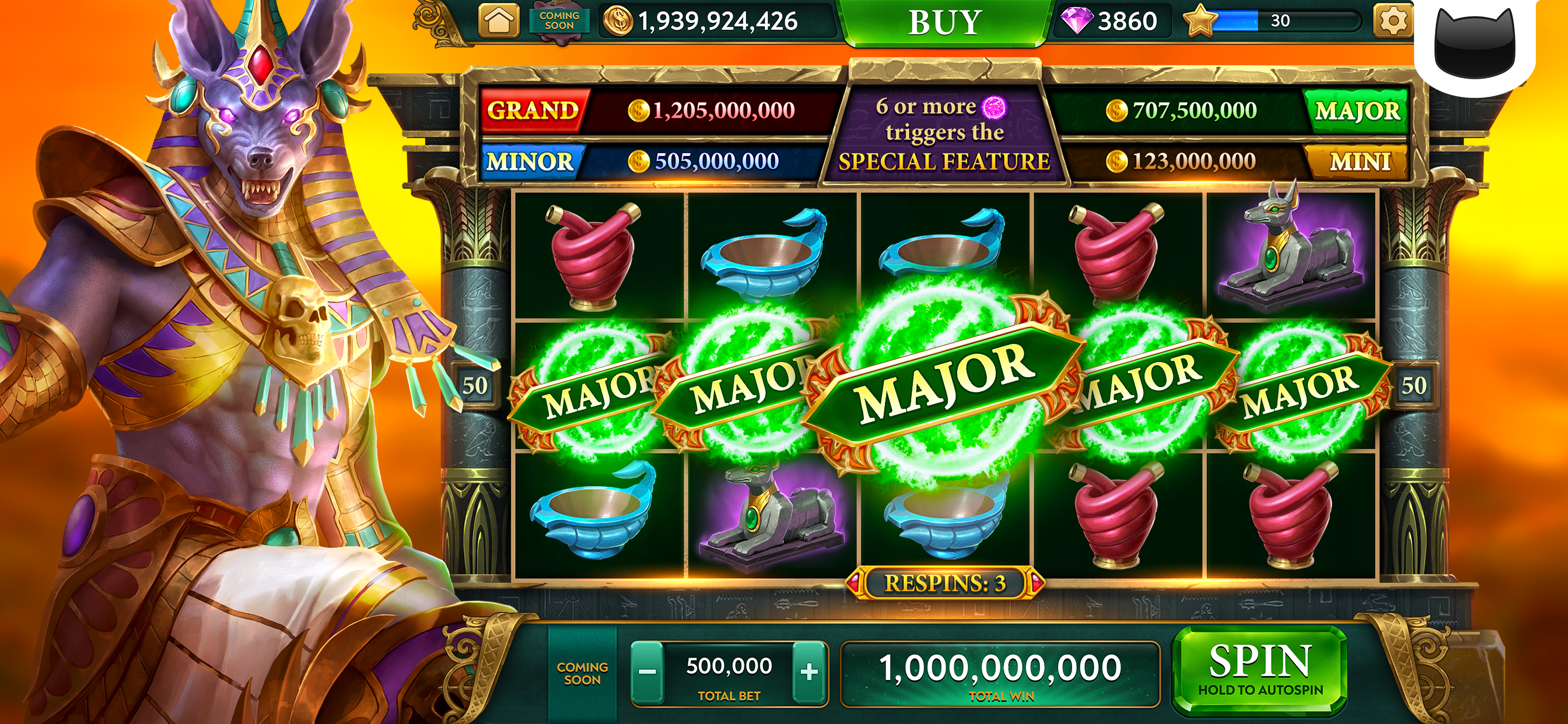The height and width of the screenshot is (724, 1568).
Task: Tap the green BUY button
Action: pos(944,23)
